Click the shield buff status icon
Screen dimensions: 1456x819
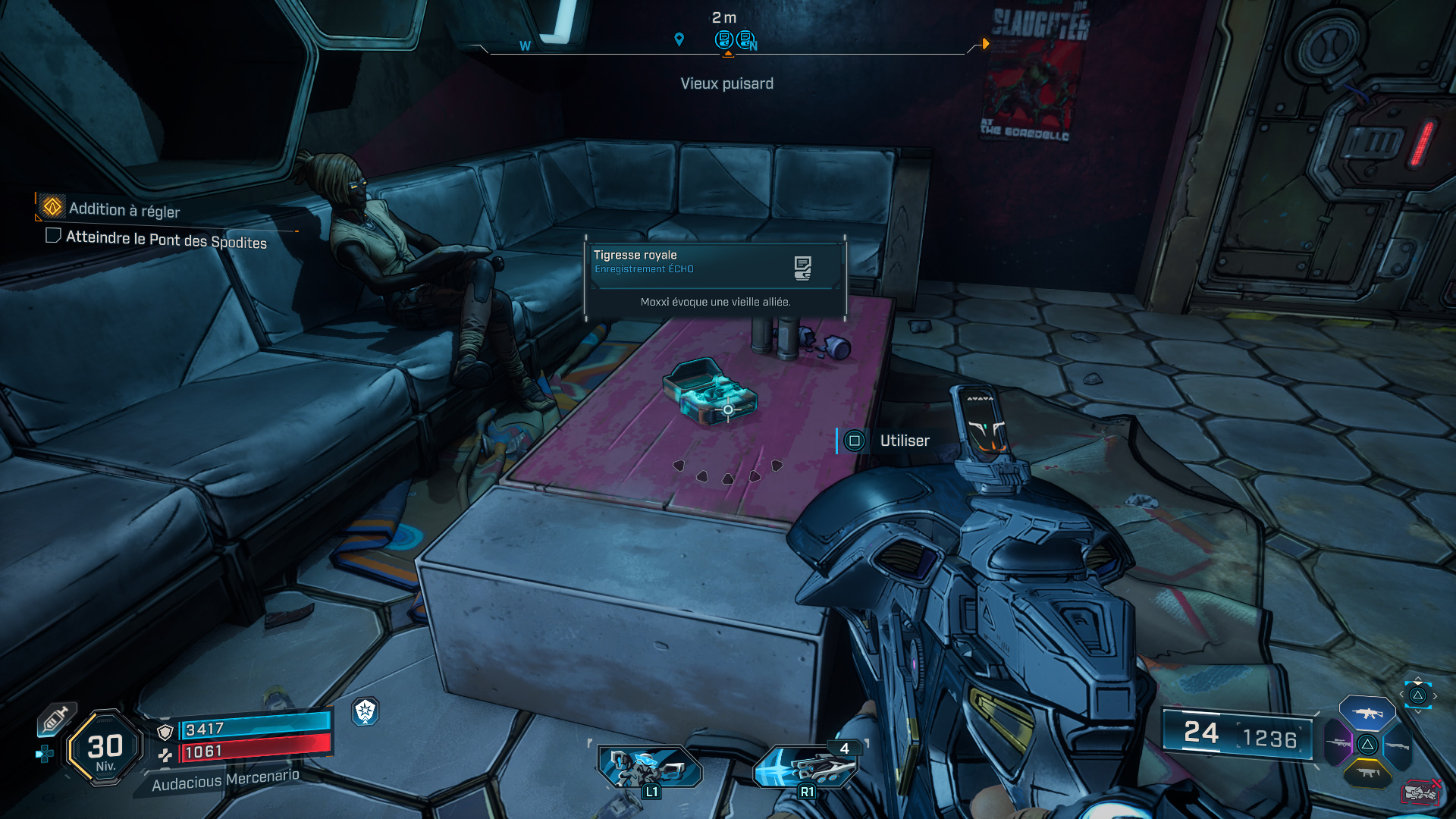coord(366,711)
